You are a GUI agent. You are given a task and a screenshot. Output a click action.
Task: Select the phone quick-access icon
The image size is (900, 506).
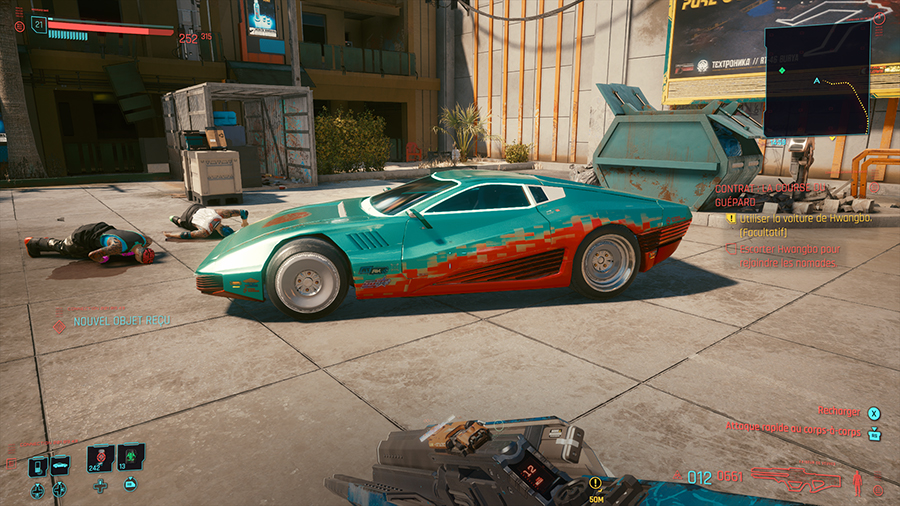38,465
